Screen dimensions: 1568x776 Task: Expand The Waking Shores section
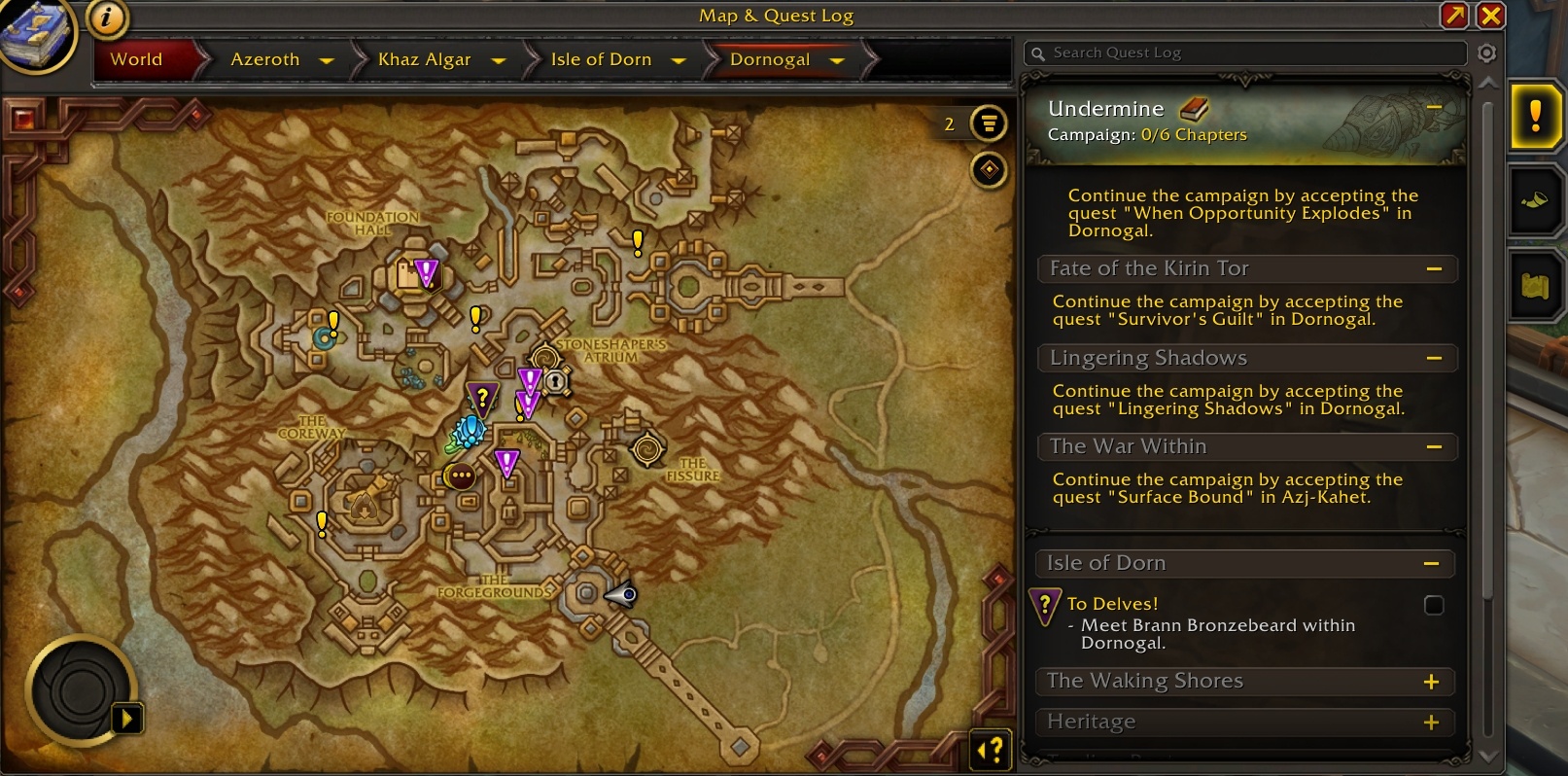(1431, 682)
